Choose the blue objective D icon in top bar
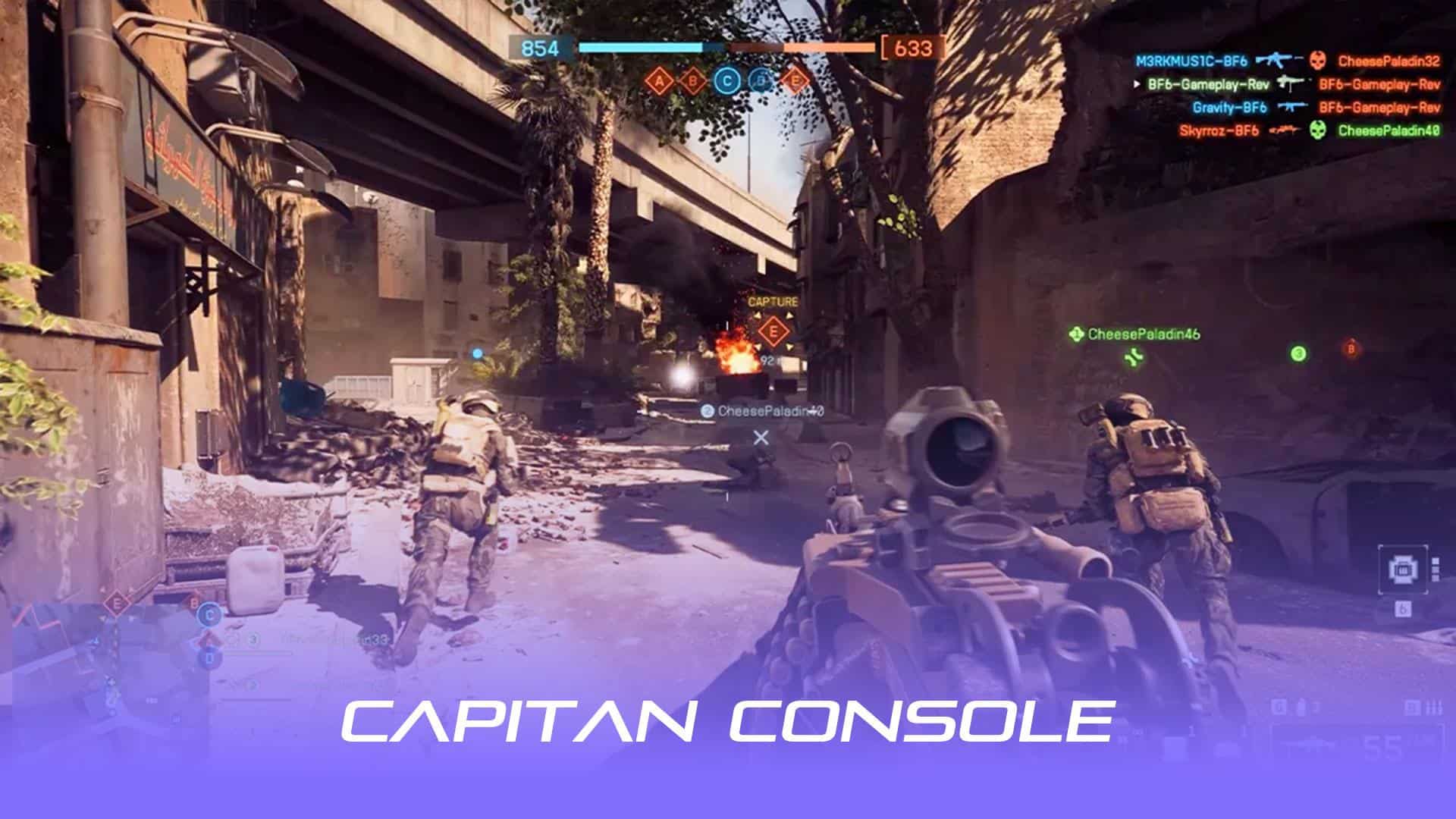This screenshot has height=819, width=1456. click(761, 80)
